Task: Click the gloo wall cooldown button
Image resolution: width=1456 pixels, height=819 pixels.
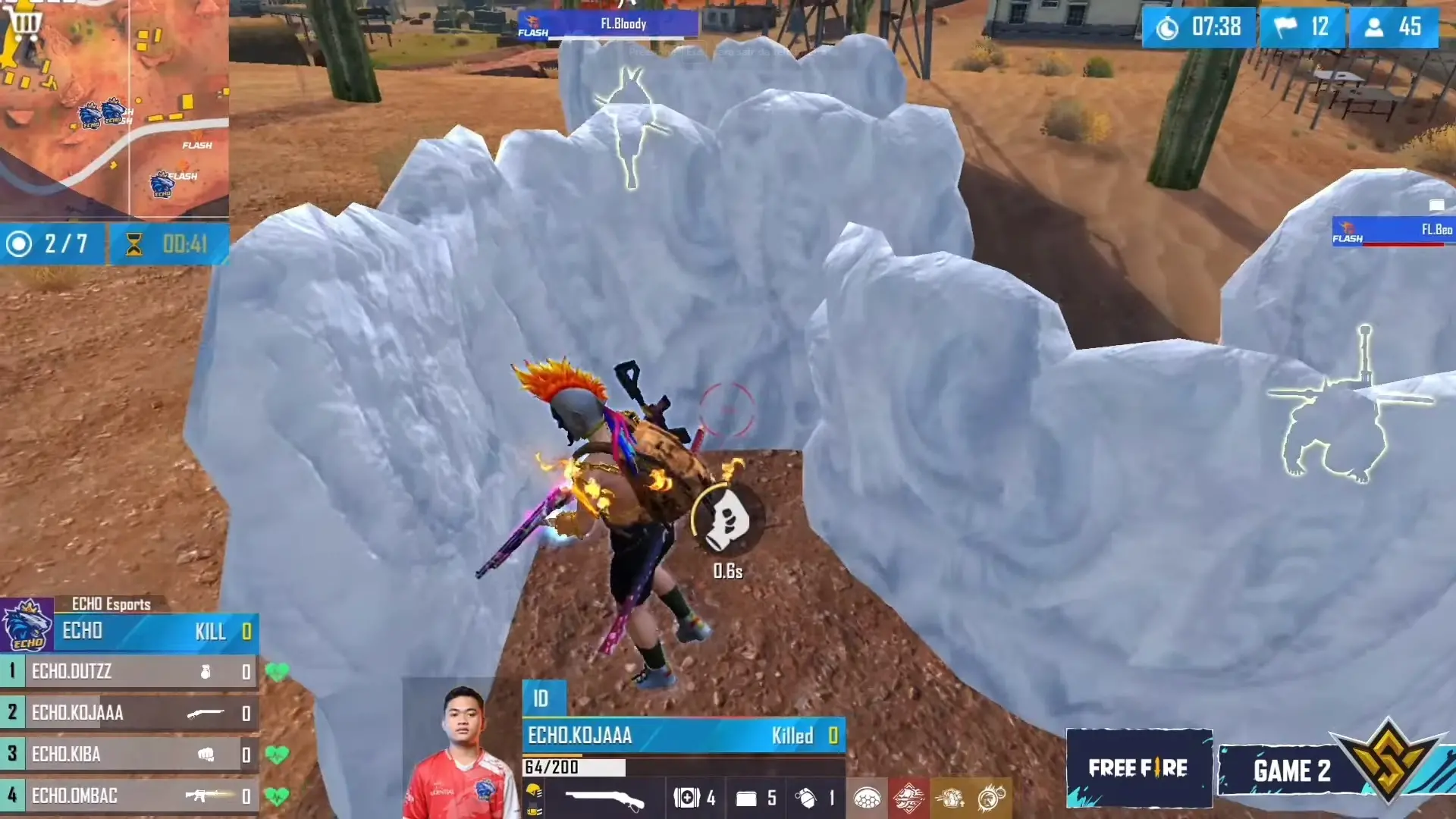Action: point(727,520)
